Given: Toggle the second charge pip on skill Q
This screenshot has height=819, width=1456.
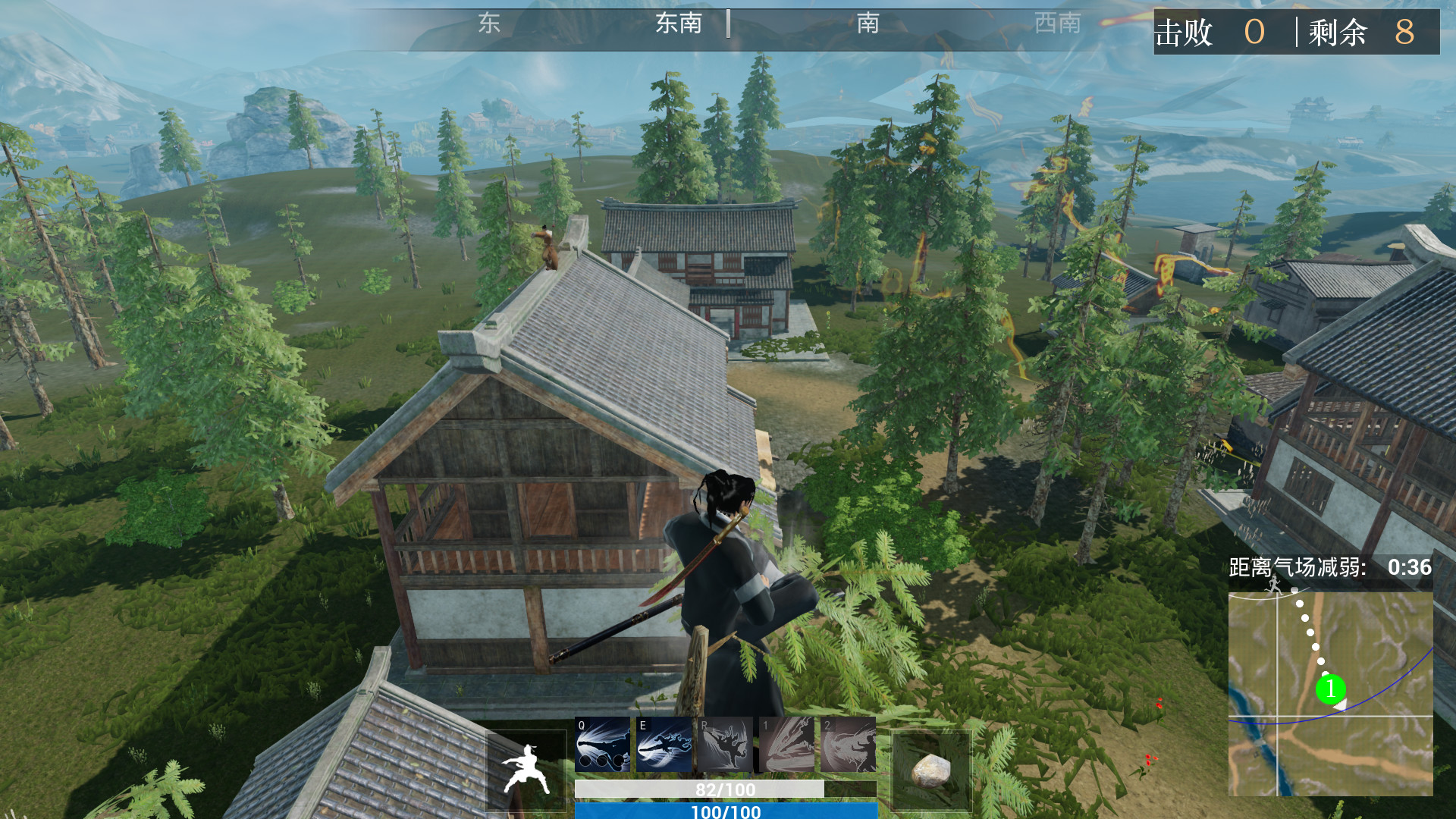Looking at the screenshot, I should (602, 761).
